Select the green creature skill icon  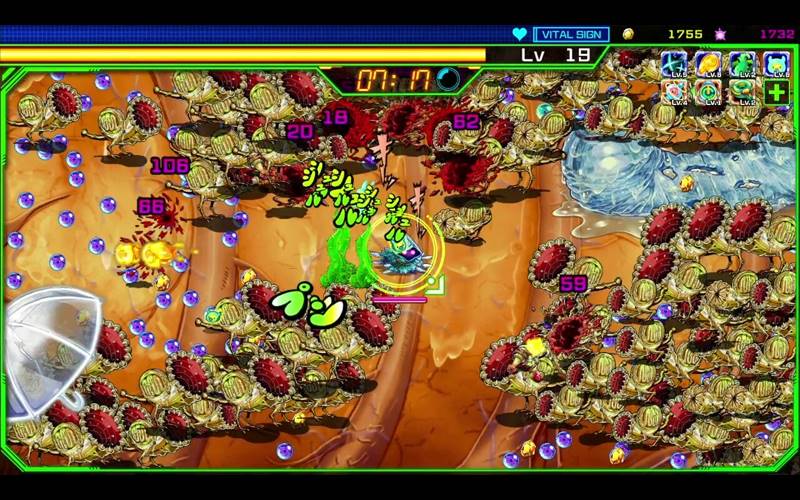742,64
